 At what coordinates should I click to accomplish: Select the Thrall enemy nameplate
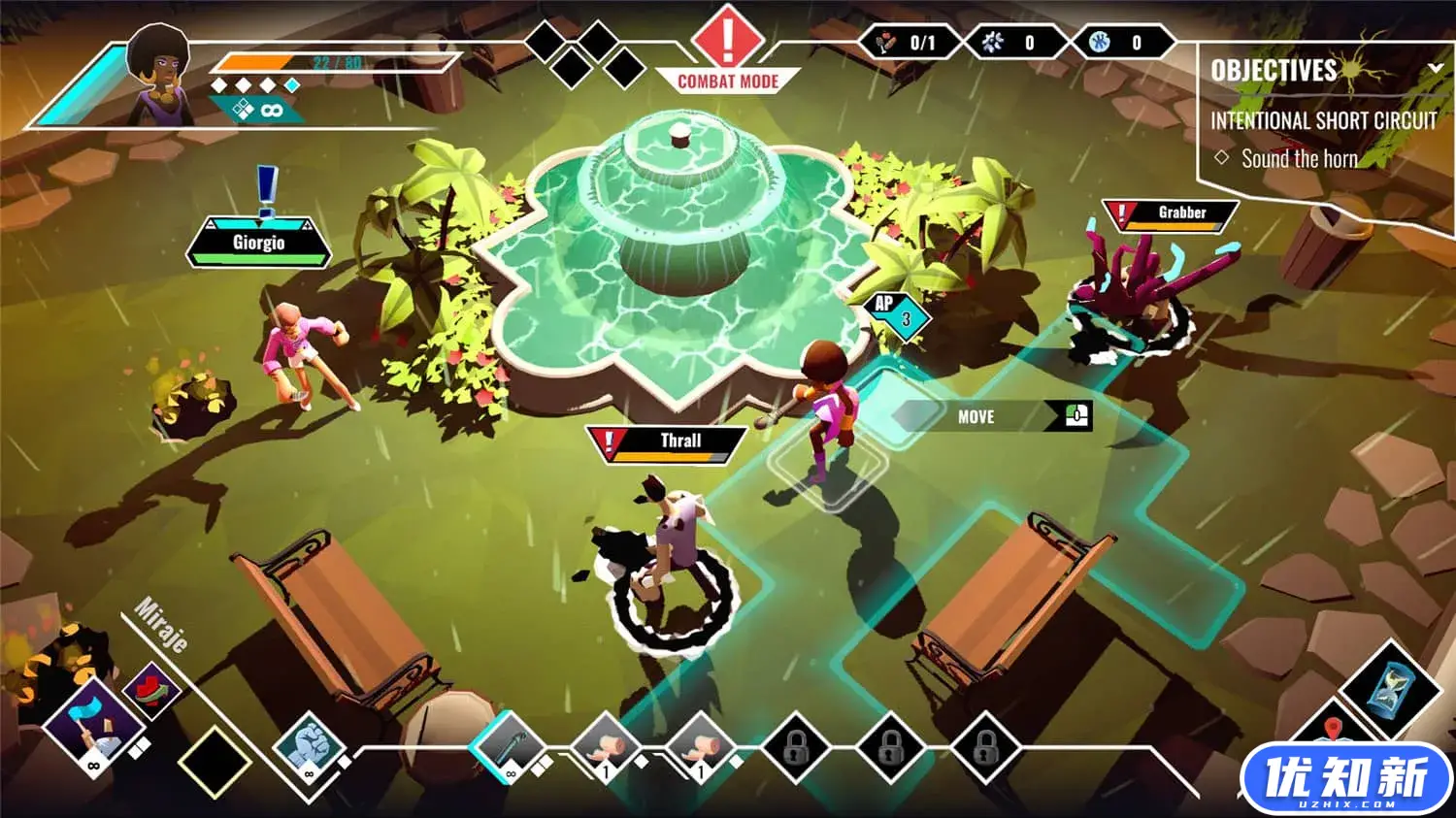(668, 442)
